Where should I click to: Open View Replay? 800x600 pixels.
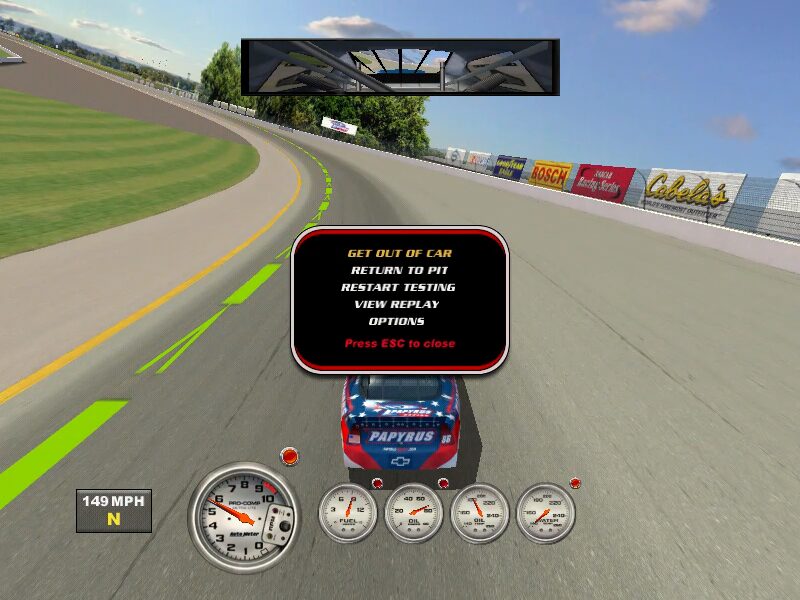(x=397, y=304)
